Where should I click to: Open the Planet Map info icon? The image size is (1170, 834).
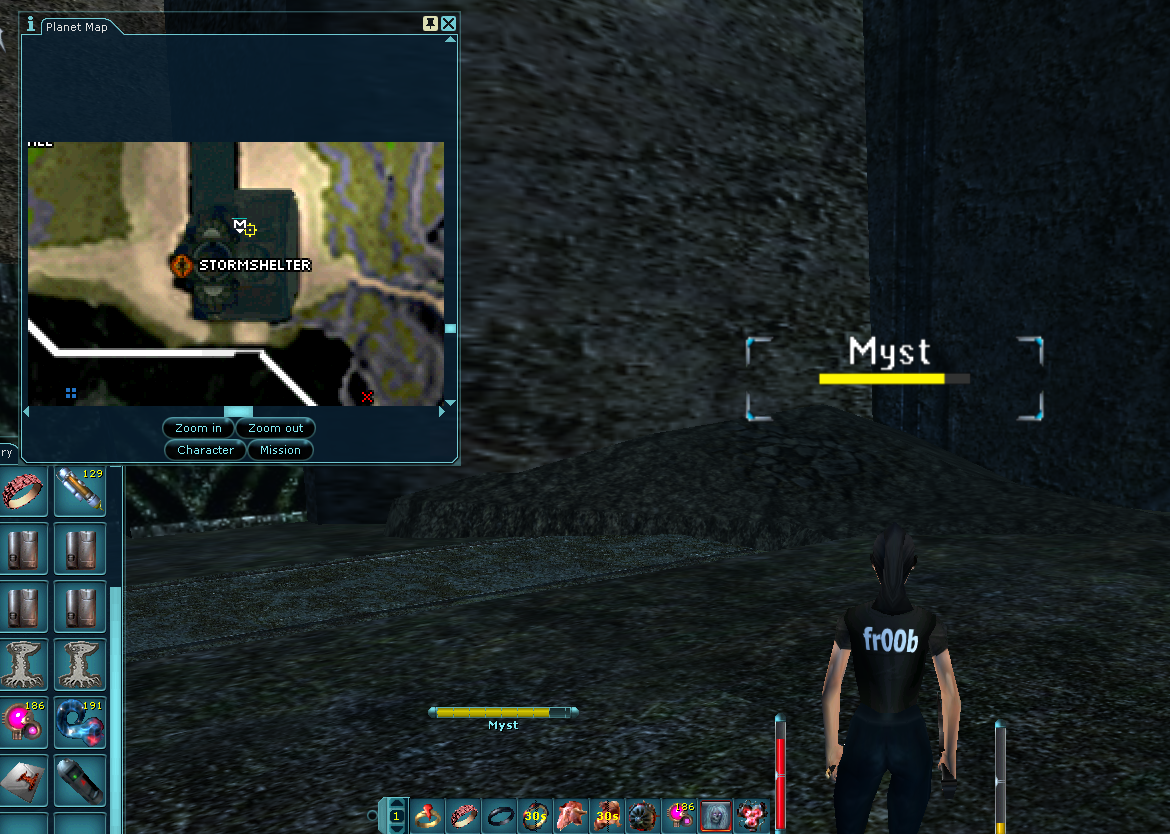[x=32, y=25]
